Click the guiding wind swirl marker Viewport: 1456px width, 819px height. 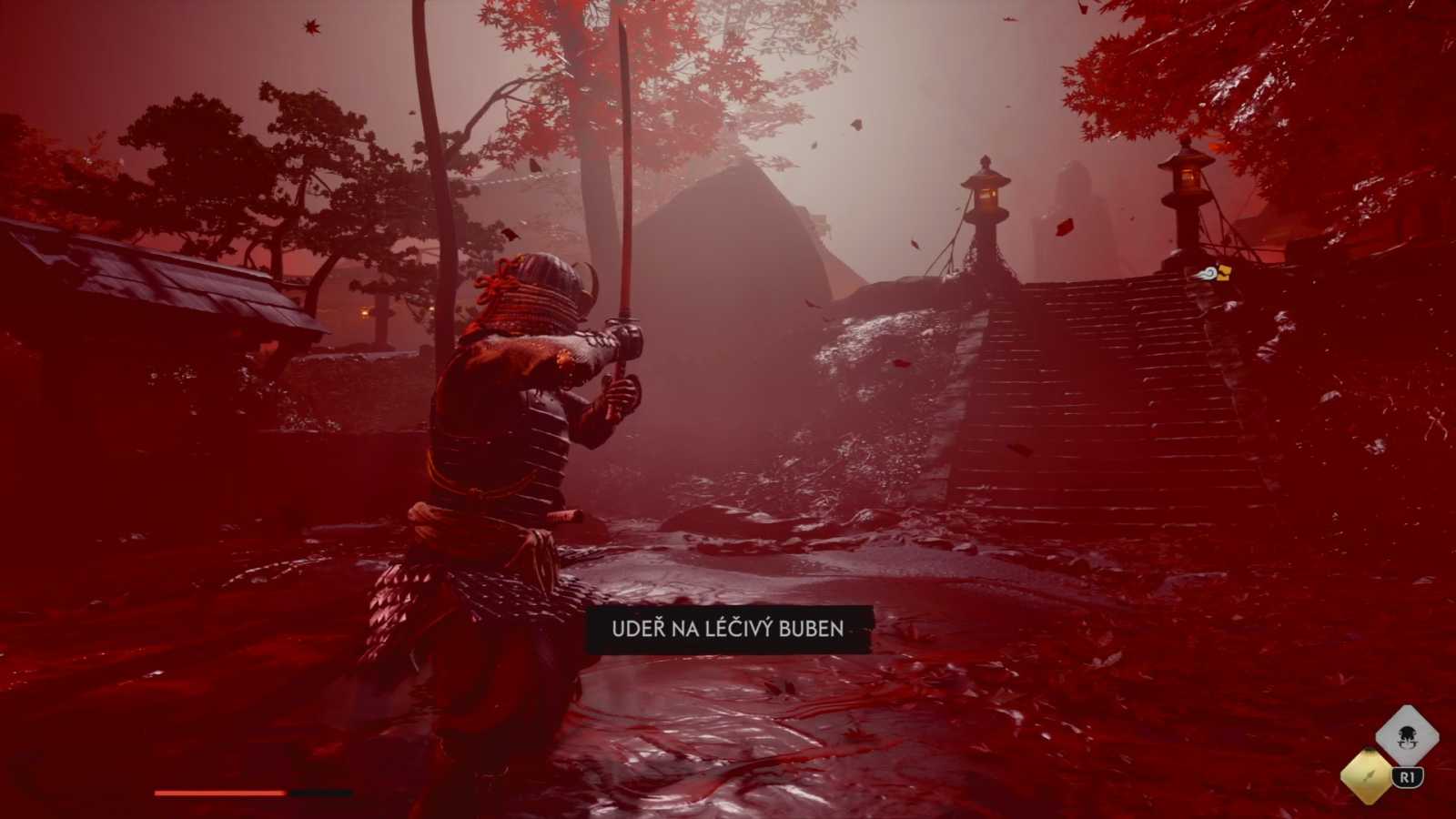[x=1208, y=274]
